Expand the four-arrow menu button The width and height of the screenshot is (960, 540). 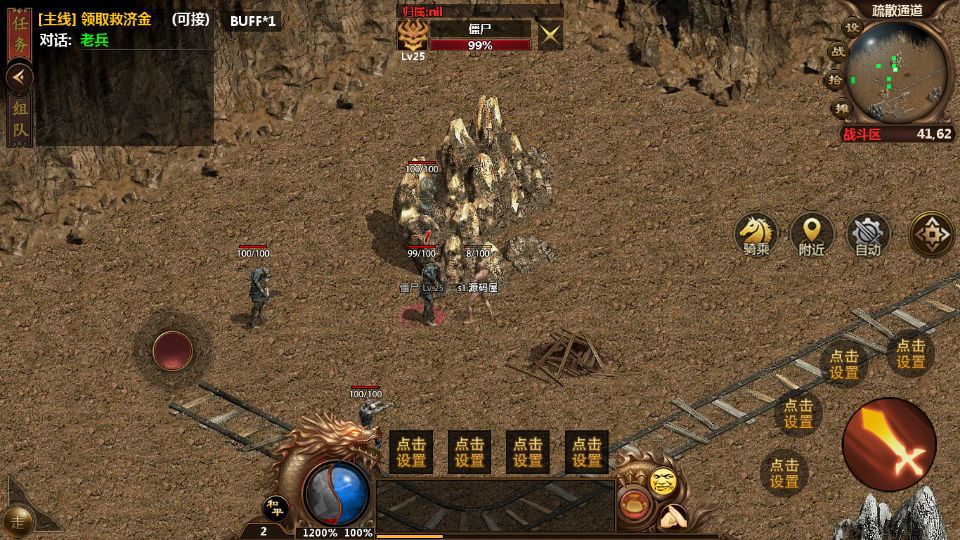tap(931, 234)
